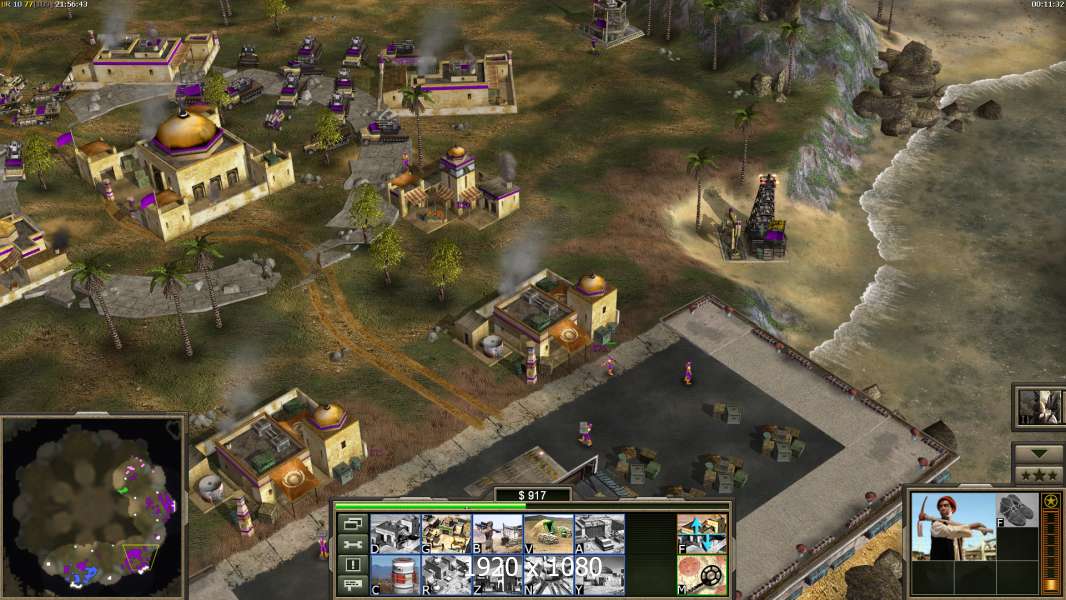Select the worker shoes upgrade icon
This screenshot has height=600, width=1066.
pyautogui.click(x=1018, y=510)
